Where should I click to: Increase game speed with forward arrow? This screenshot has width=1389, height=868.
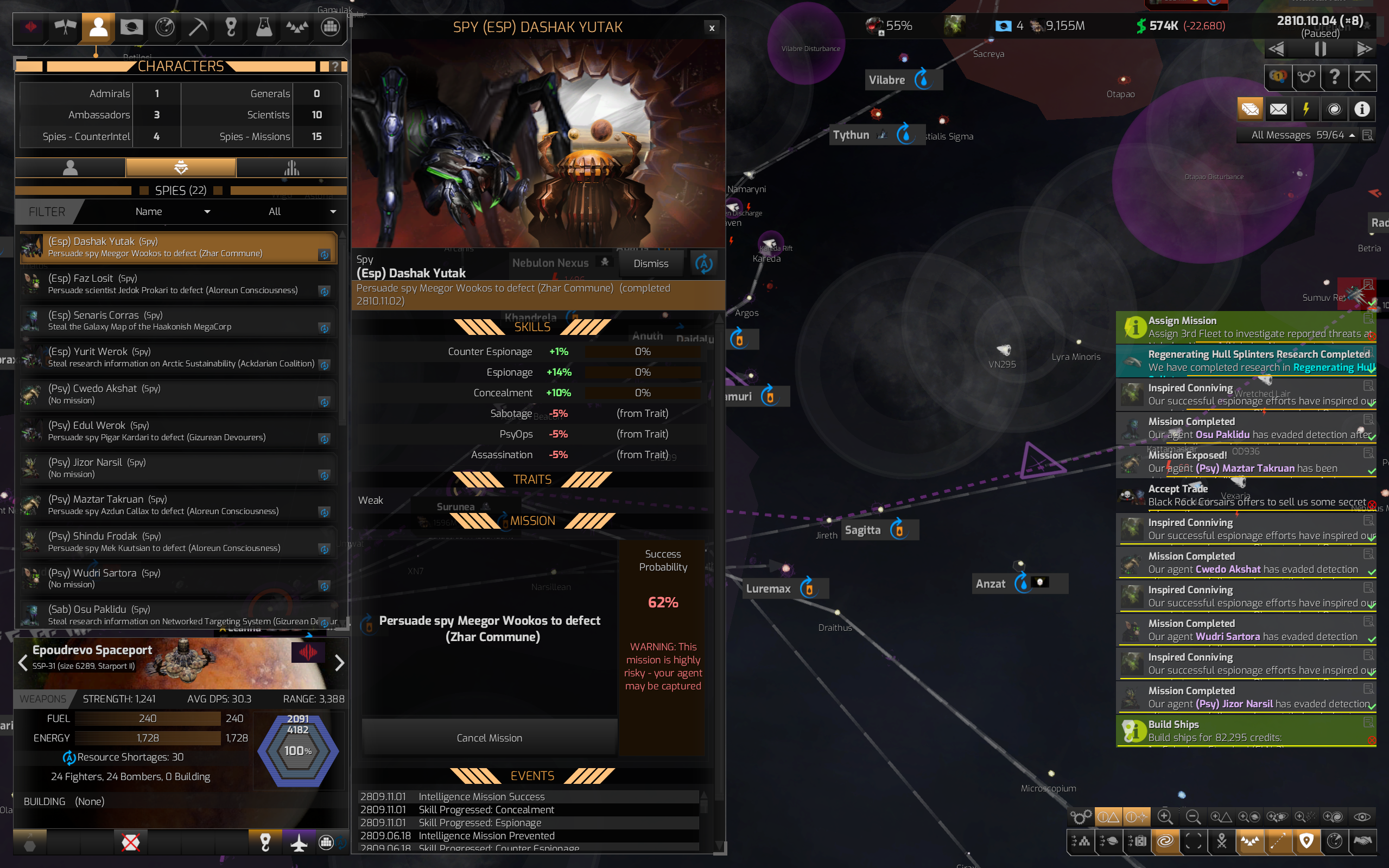(x=1363, y=49)
